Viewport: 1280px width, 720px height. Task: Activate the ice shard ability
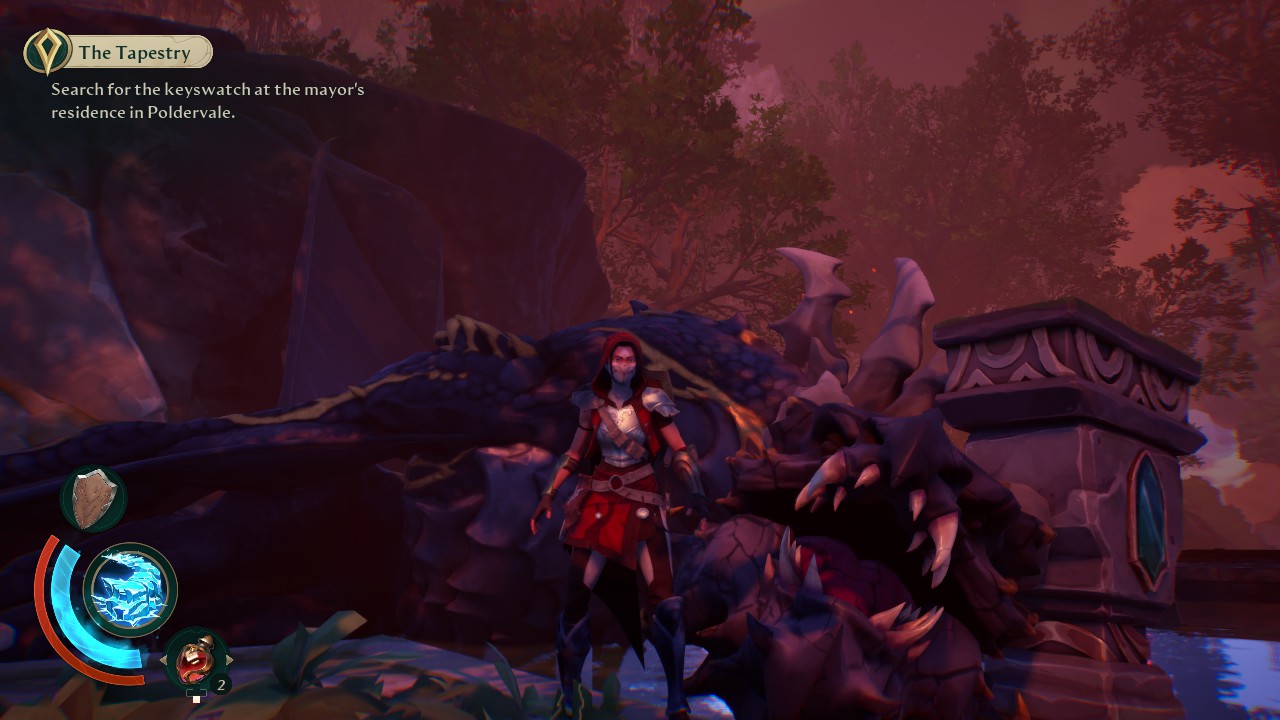click(x=129, y=591)
